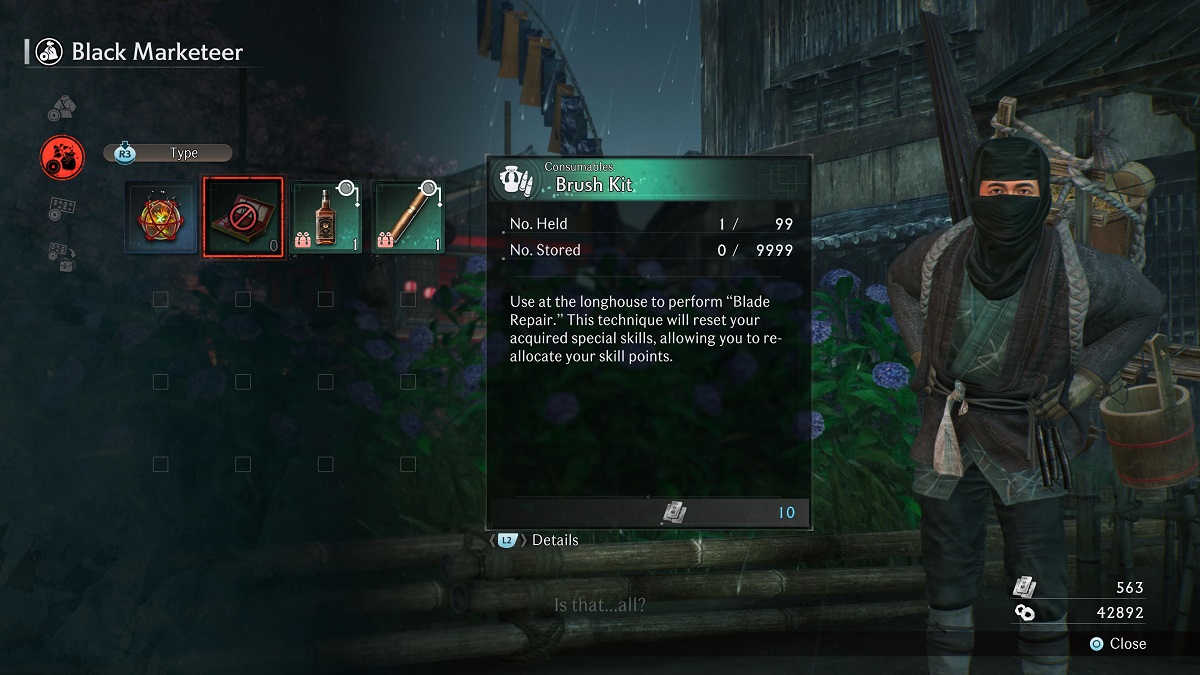Image resolution: width=1200 pixels, height=675 pixels.
Task: Show item Details for Brush Kit
Action: pyautogui.click(x=540, y=540)
